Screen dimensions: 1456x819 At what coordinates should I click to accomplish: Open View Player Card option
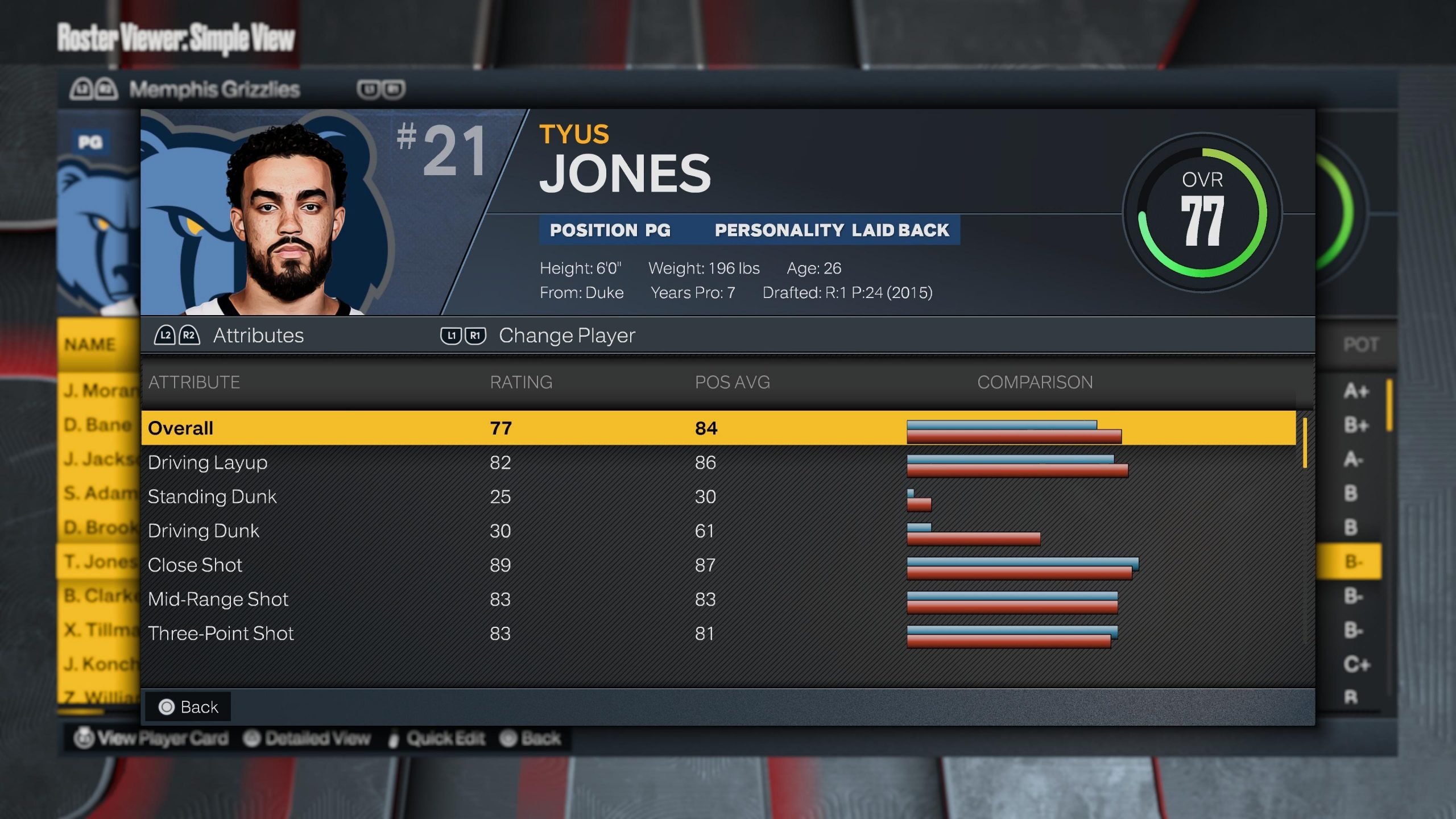(151, 738)
